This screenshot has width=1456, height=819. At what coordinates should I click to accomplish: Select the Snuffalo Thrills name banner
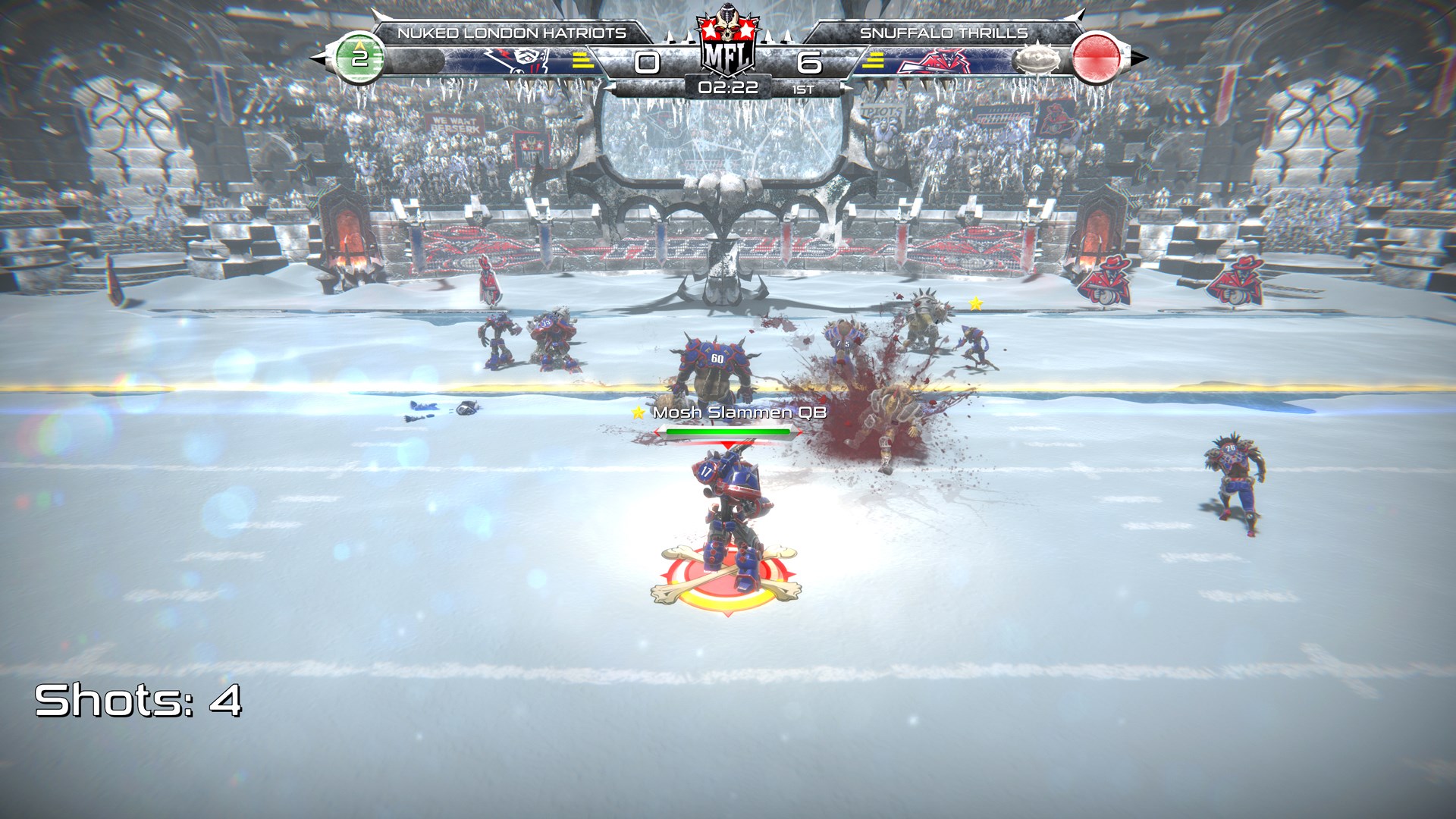945,32
